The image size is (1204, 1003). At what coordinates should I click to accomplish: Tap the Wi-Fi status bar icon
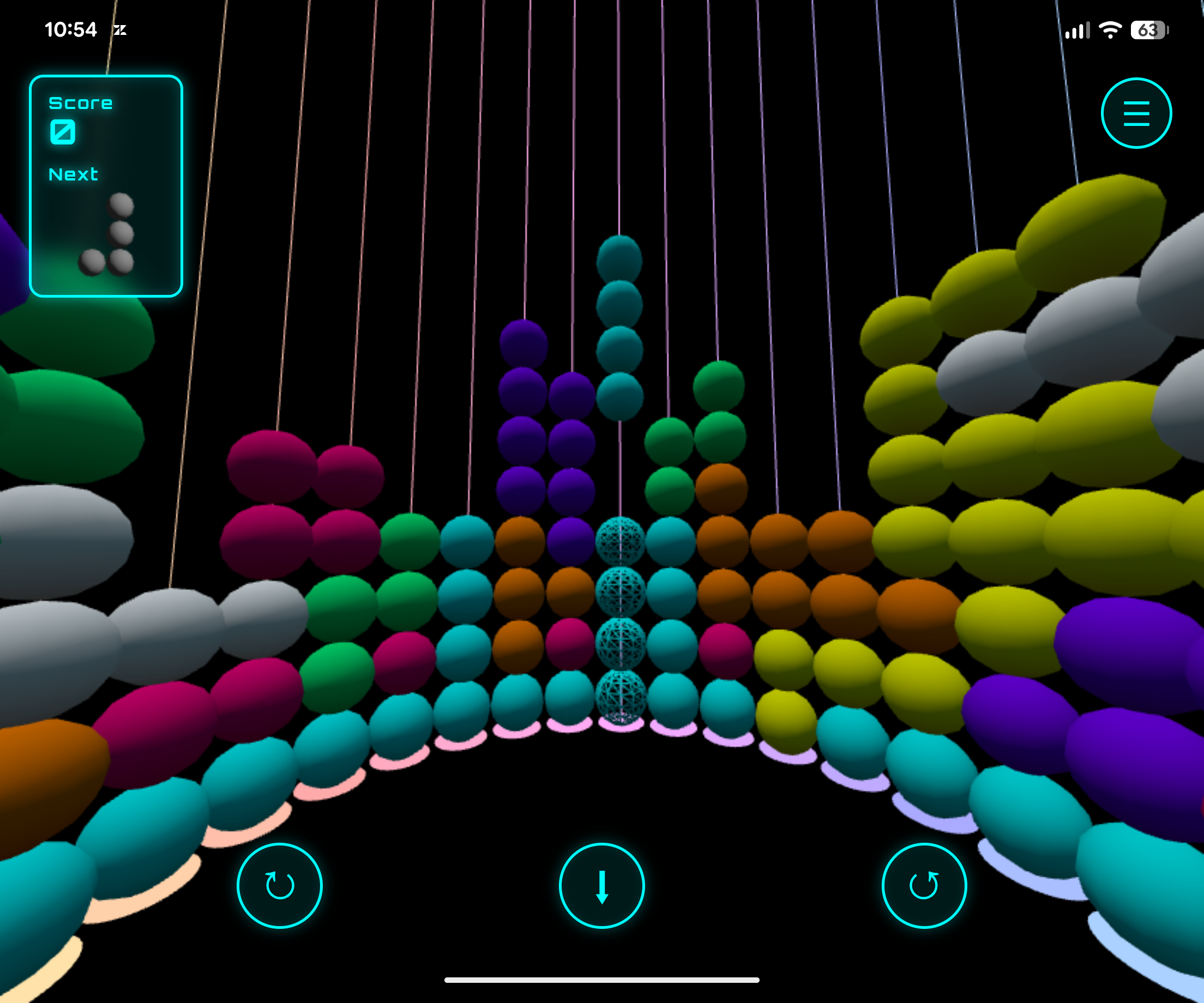tap(1112, 31)
